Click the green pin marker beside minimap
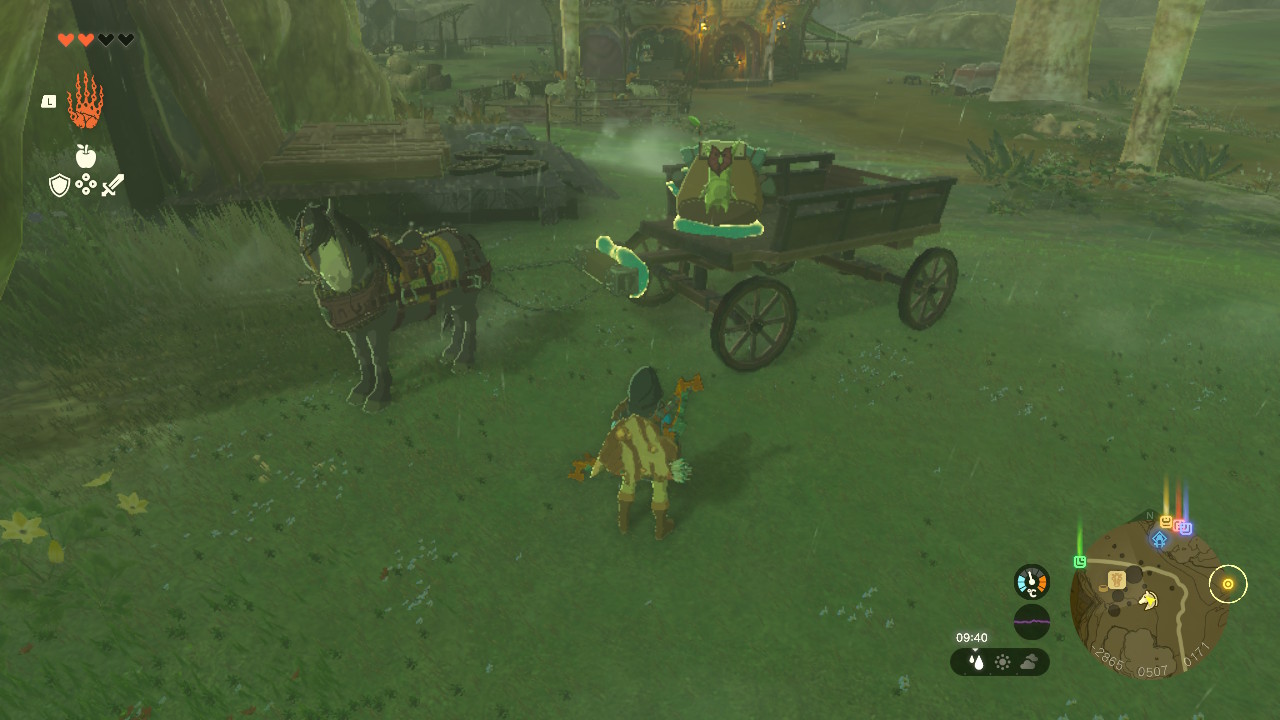The height and width of the screenshot is (720, 1280). 1080,561
